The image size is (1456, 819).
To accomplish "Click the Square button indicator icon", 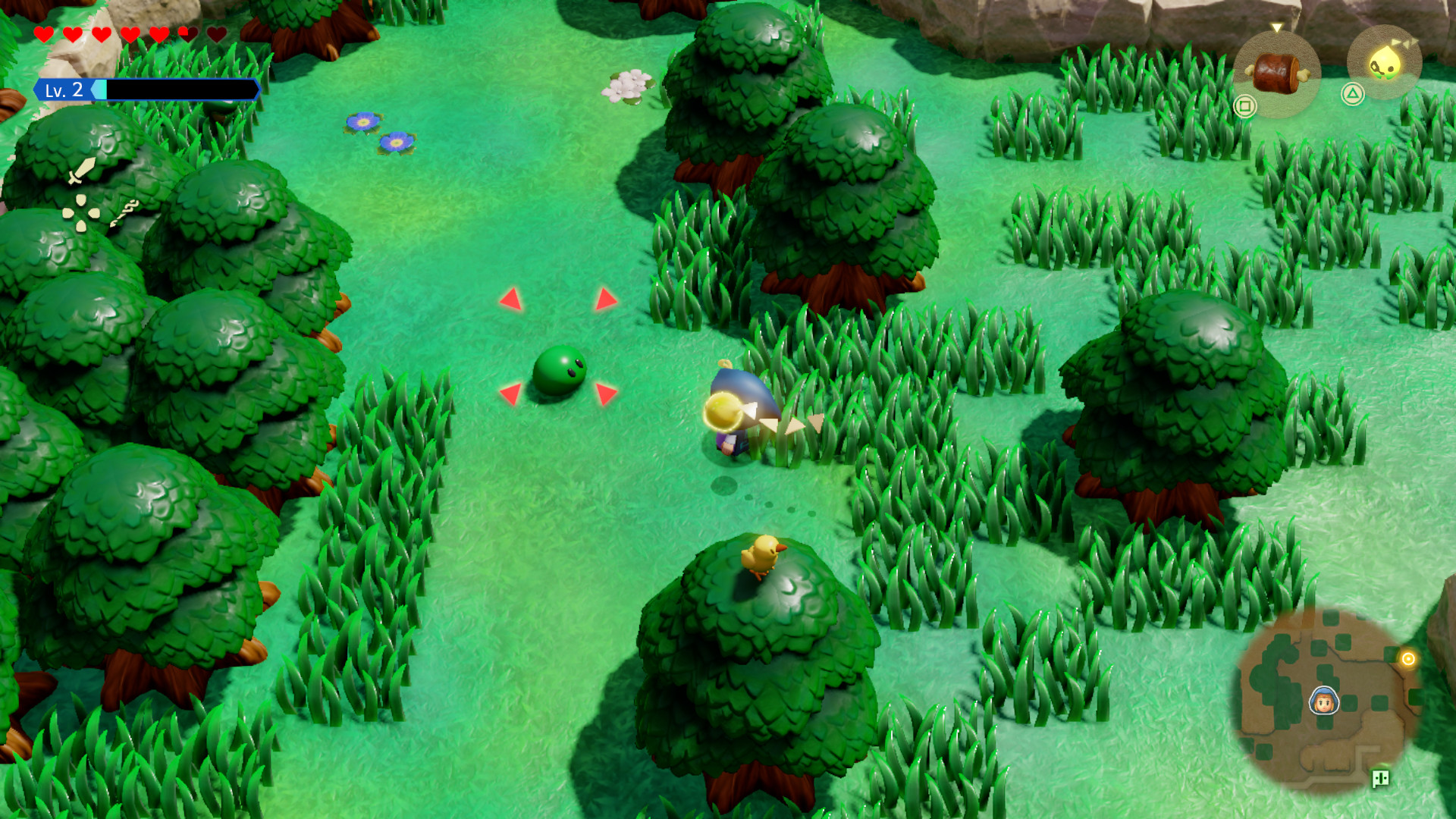I will (1246, 104).
